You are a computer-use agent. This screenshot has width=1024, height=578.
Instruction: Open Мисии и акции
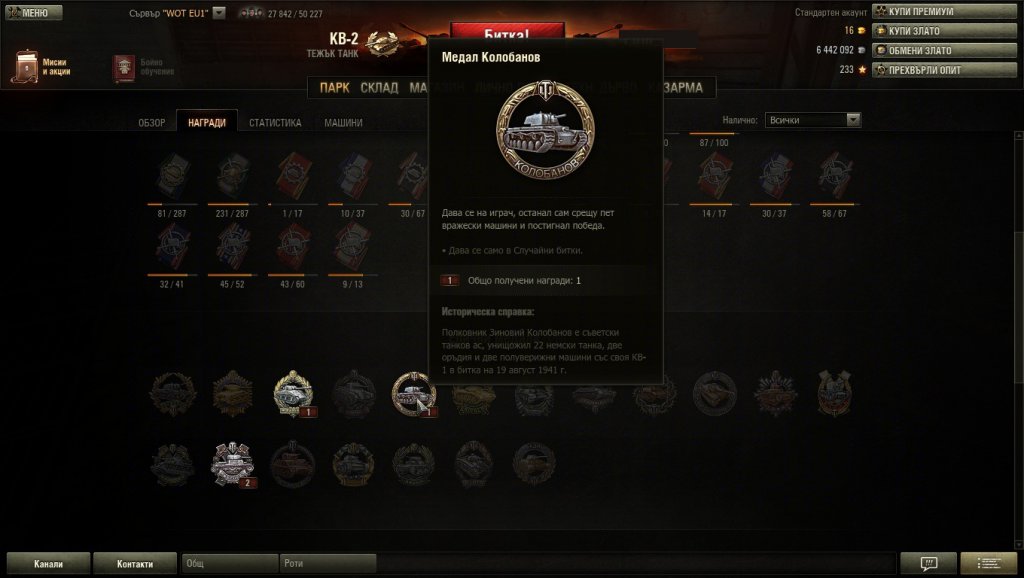[x=42, y=67]
